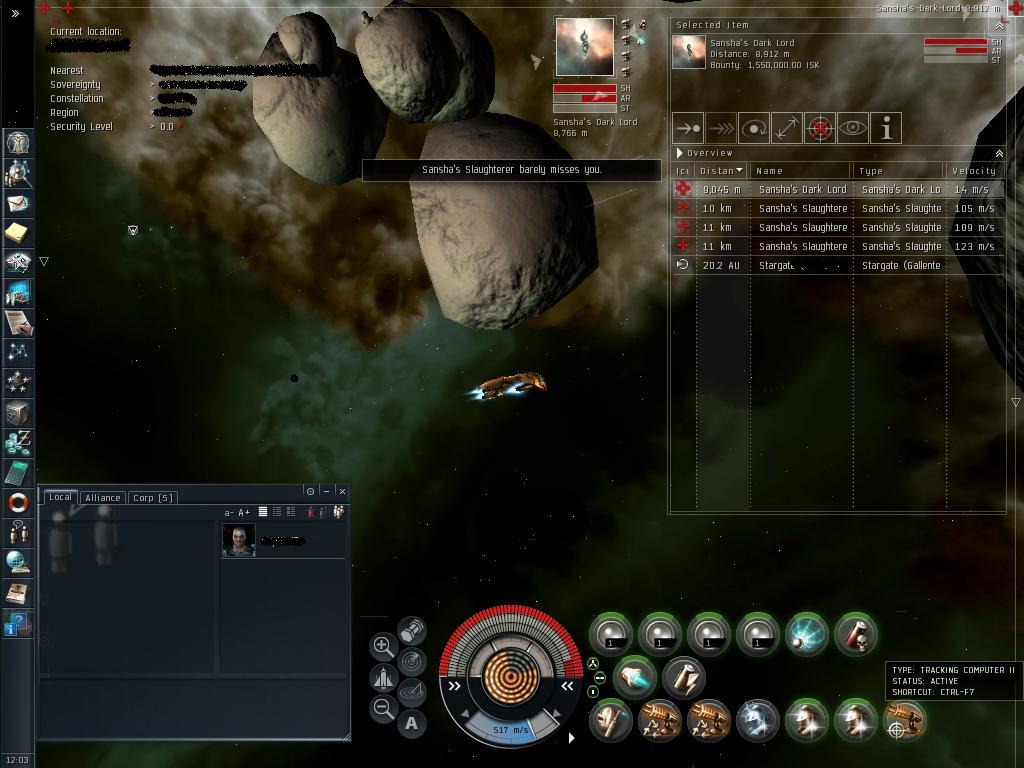Close the chat window
This screenshot has width=1024, height=768.
[342, 491]
